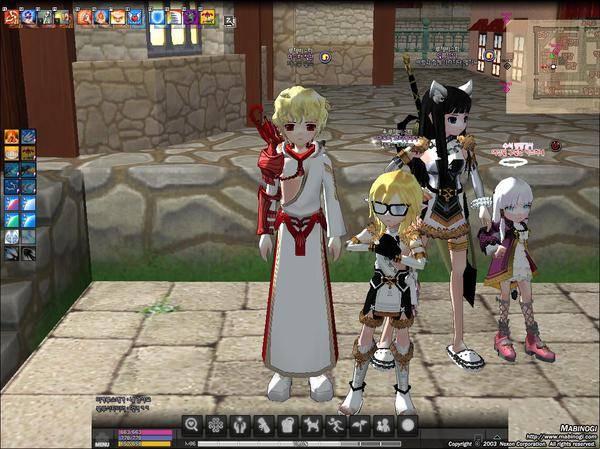600x449 pixels.
Task: Select the scroll document hotbar icon
Action: coord(175,16)
